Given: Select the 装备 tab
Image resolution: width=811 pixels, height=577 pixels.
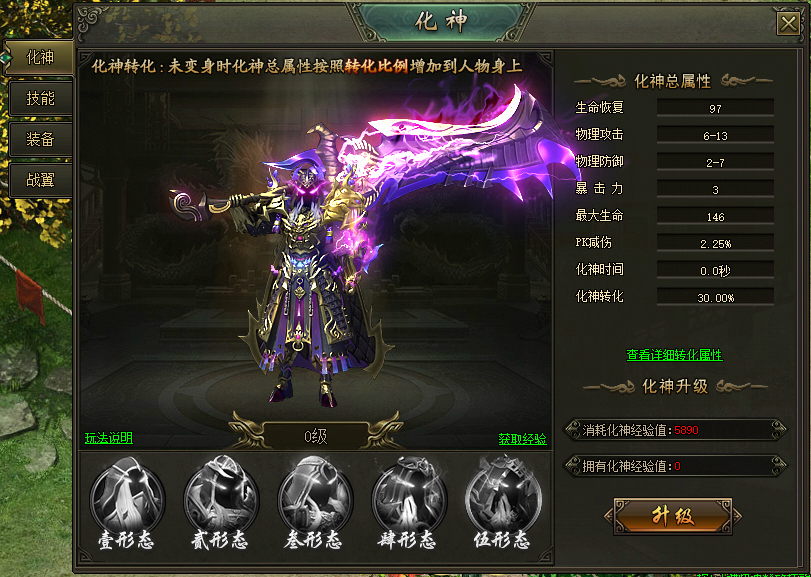Looking at the screenshot, I should [40, 139].
